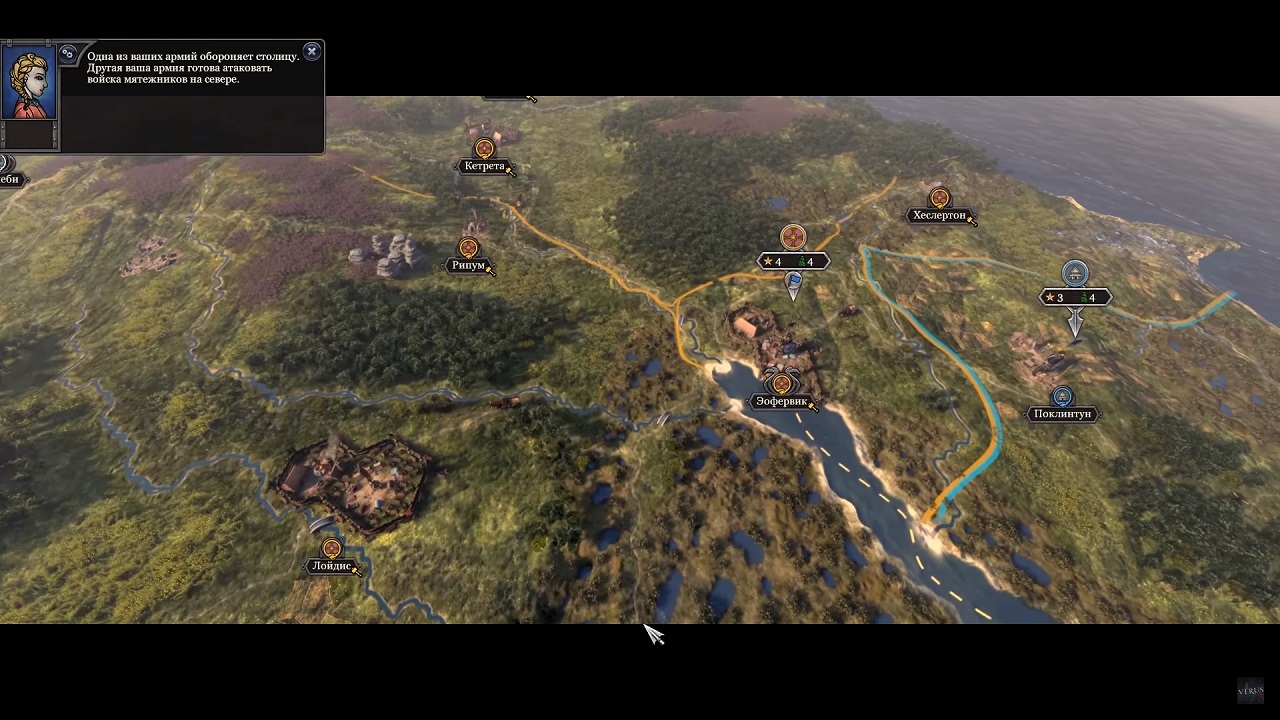Click the blonde advisor portrait

(x=28, y=83)
